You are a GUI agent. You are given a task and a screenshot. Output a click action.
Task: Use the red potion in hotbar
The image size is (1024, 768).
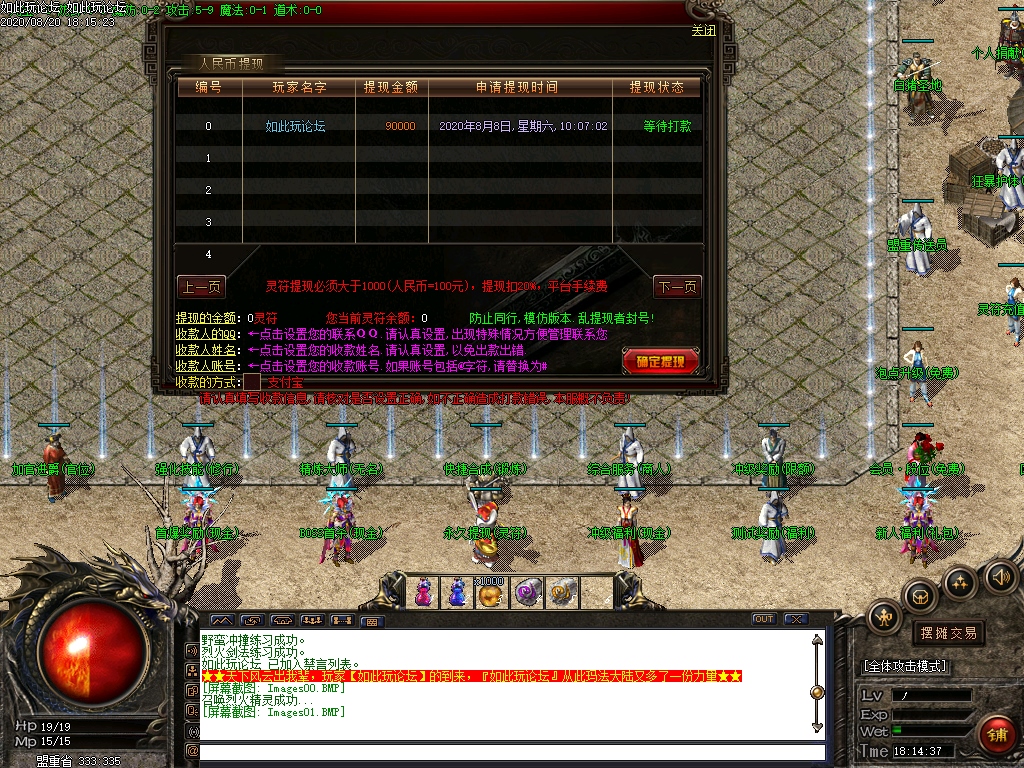click(x=423, y=592)
